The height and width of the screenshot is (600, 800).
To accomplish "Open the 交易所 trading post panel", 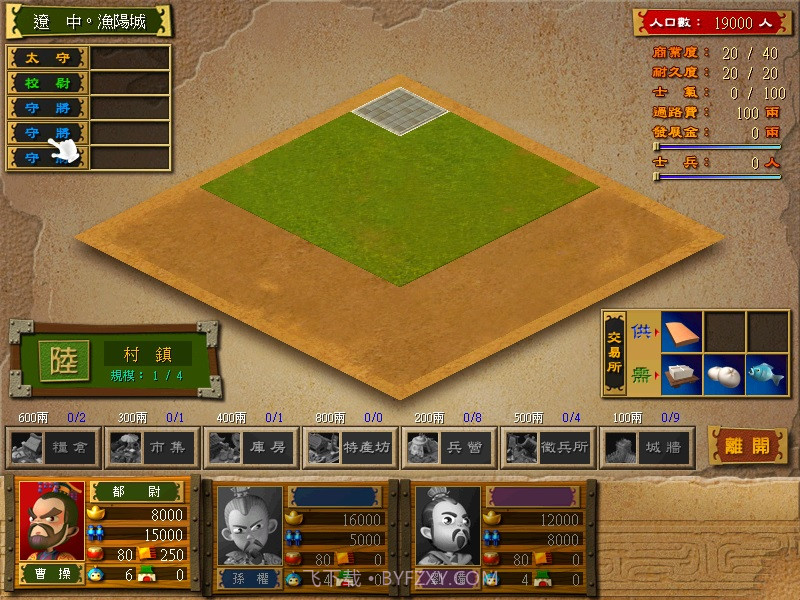I will tap(615, 354).
